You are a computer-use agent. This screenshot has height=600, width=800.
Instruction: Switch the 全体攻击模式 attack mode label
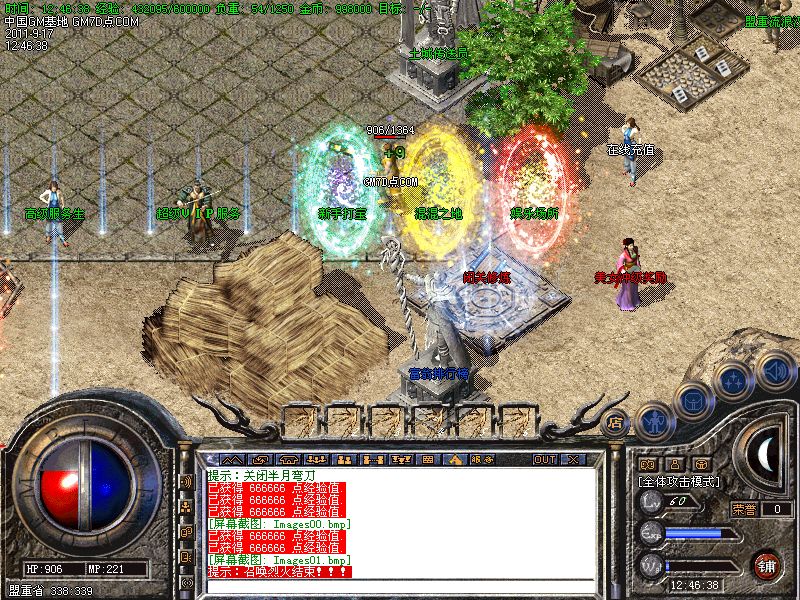click(x=680, y=481)
